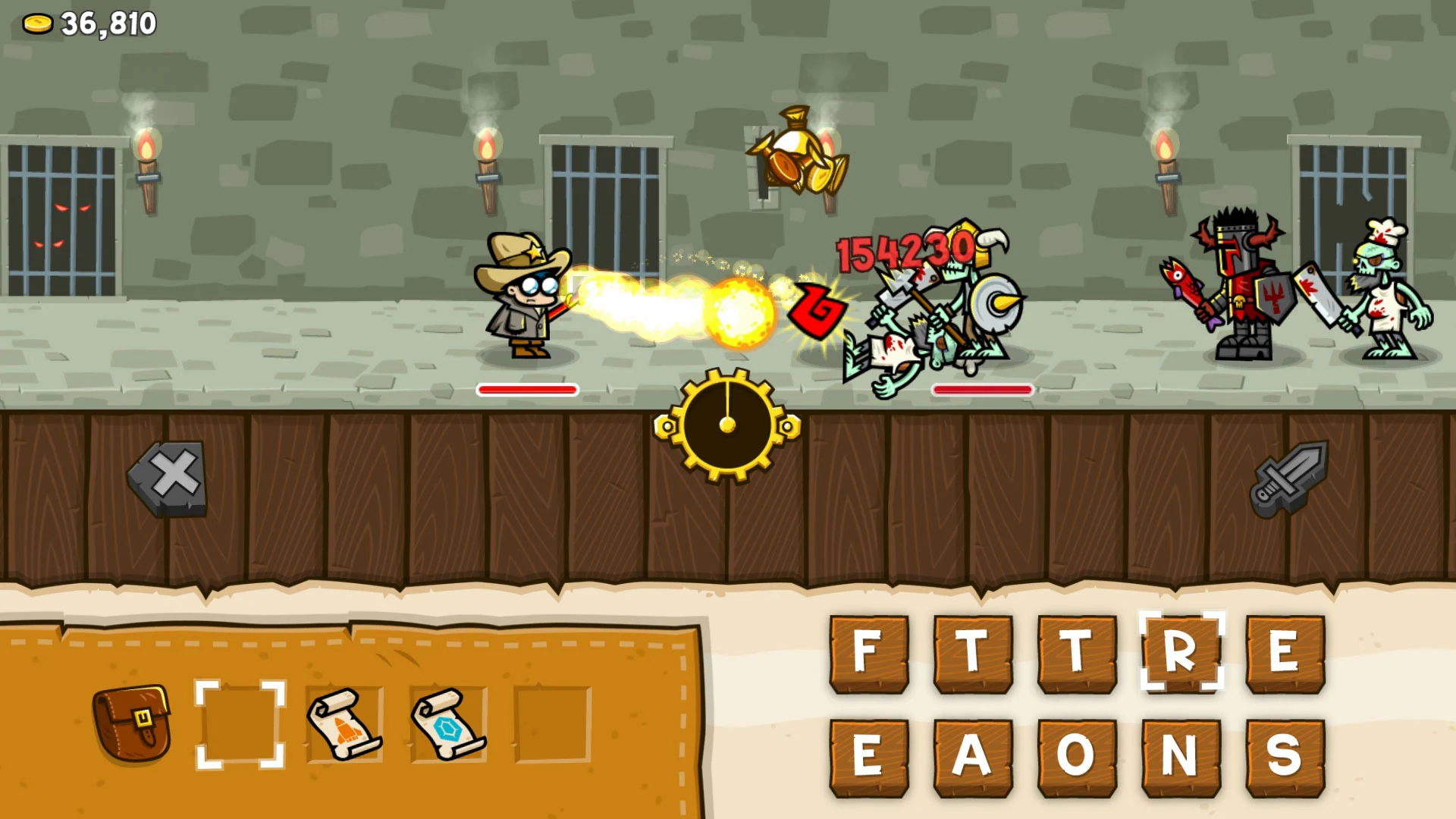Select the stone X clear-word icon
1456x819 pixels.
point(170,478)
